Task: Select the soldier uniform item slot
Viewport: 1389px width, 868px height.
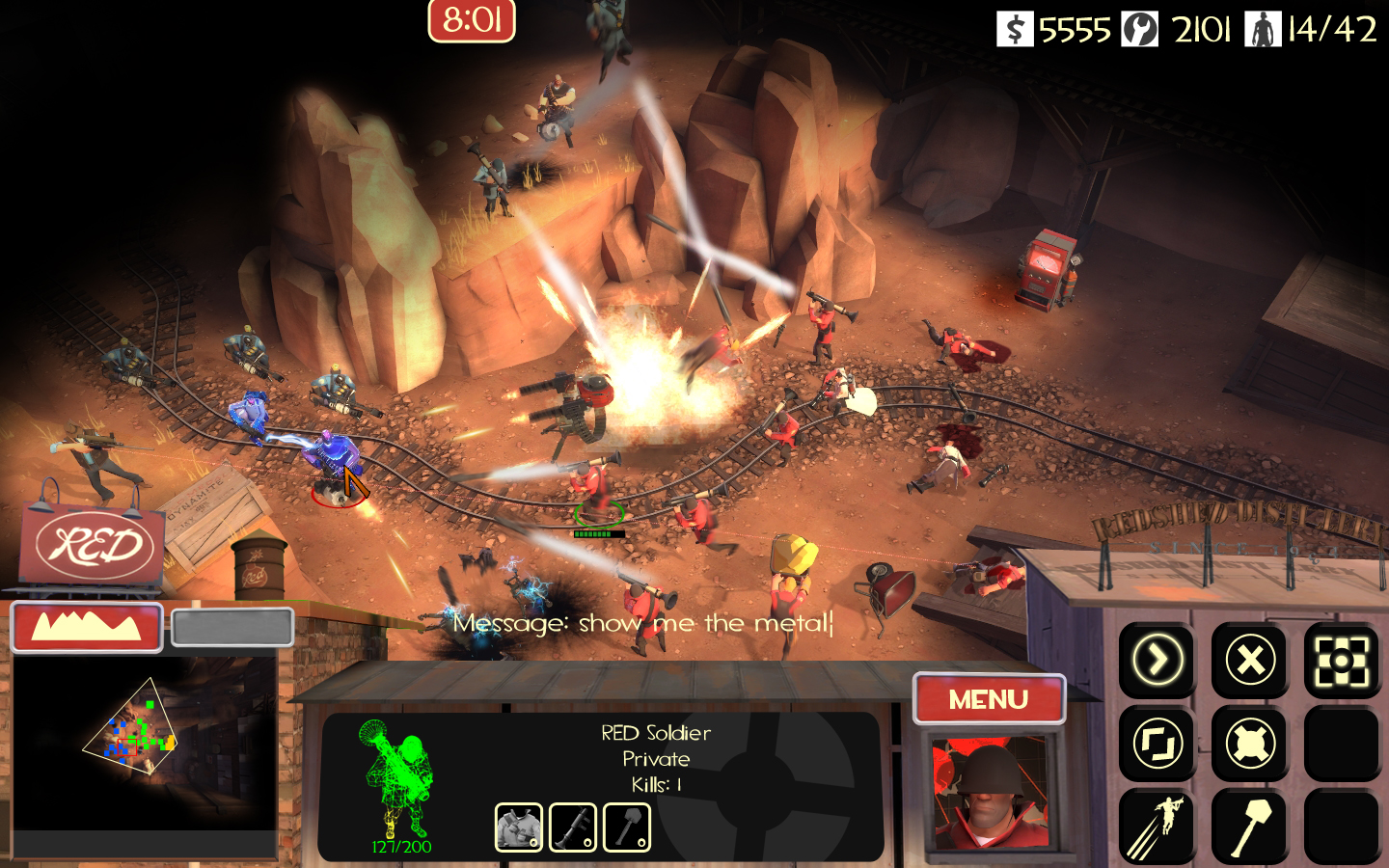Action: (x=519, y=827)
